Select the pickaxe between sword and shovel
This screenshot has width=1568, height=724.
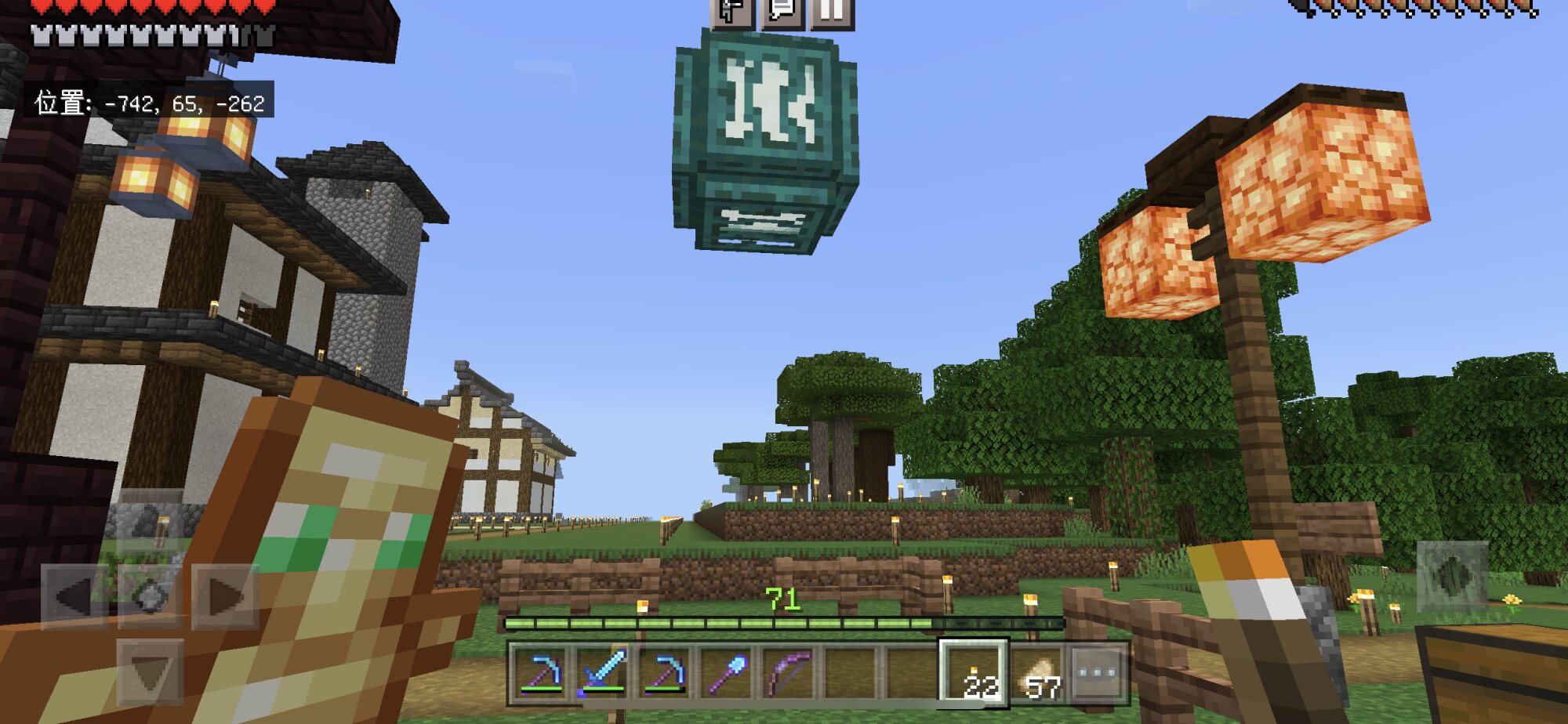click(665, 674)
